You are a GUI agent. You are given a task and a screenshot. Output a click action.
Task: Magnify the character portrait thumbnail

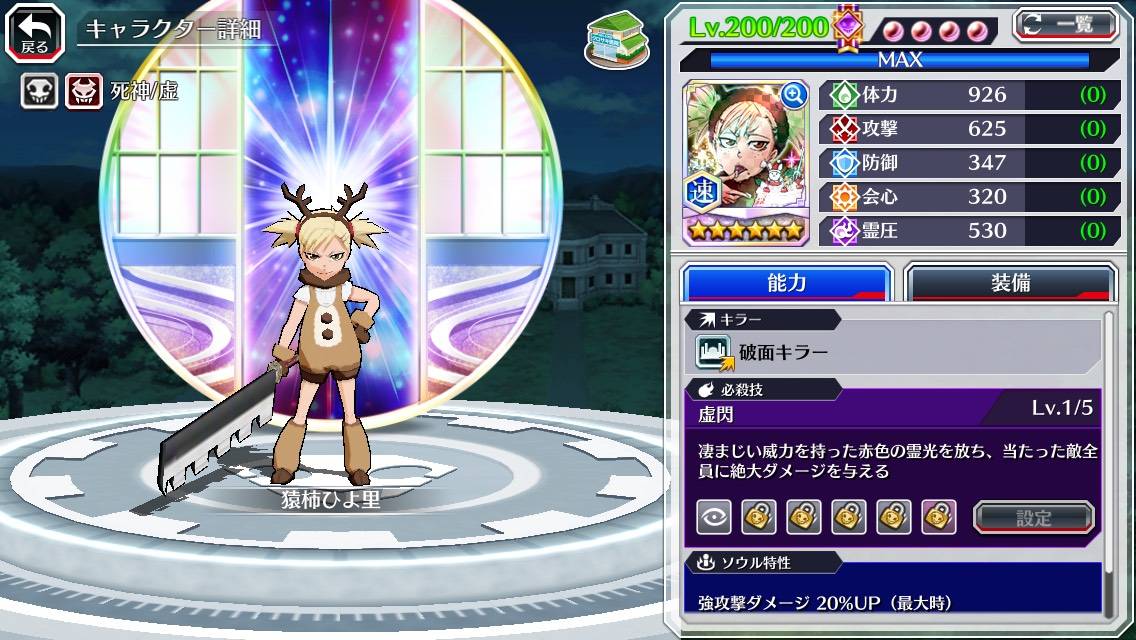point(794,95)
